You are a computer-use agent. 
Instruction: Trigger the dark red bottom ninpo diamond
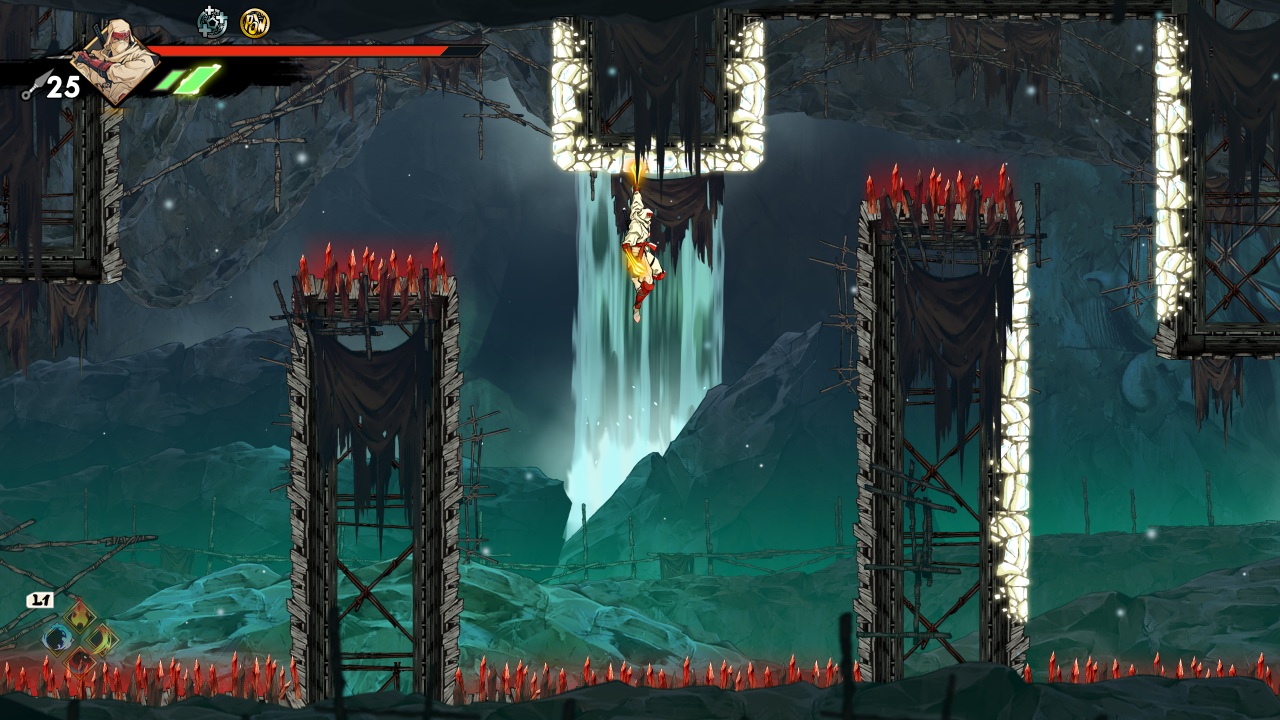(x=80, y=660)
